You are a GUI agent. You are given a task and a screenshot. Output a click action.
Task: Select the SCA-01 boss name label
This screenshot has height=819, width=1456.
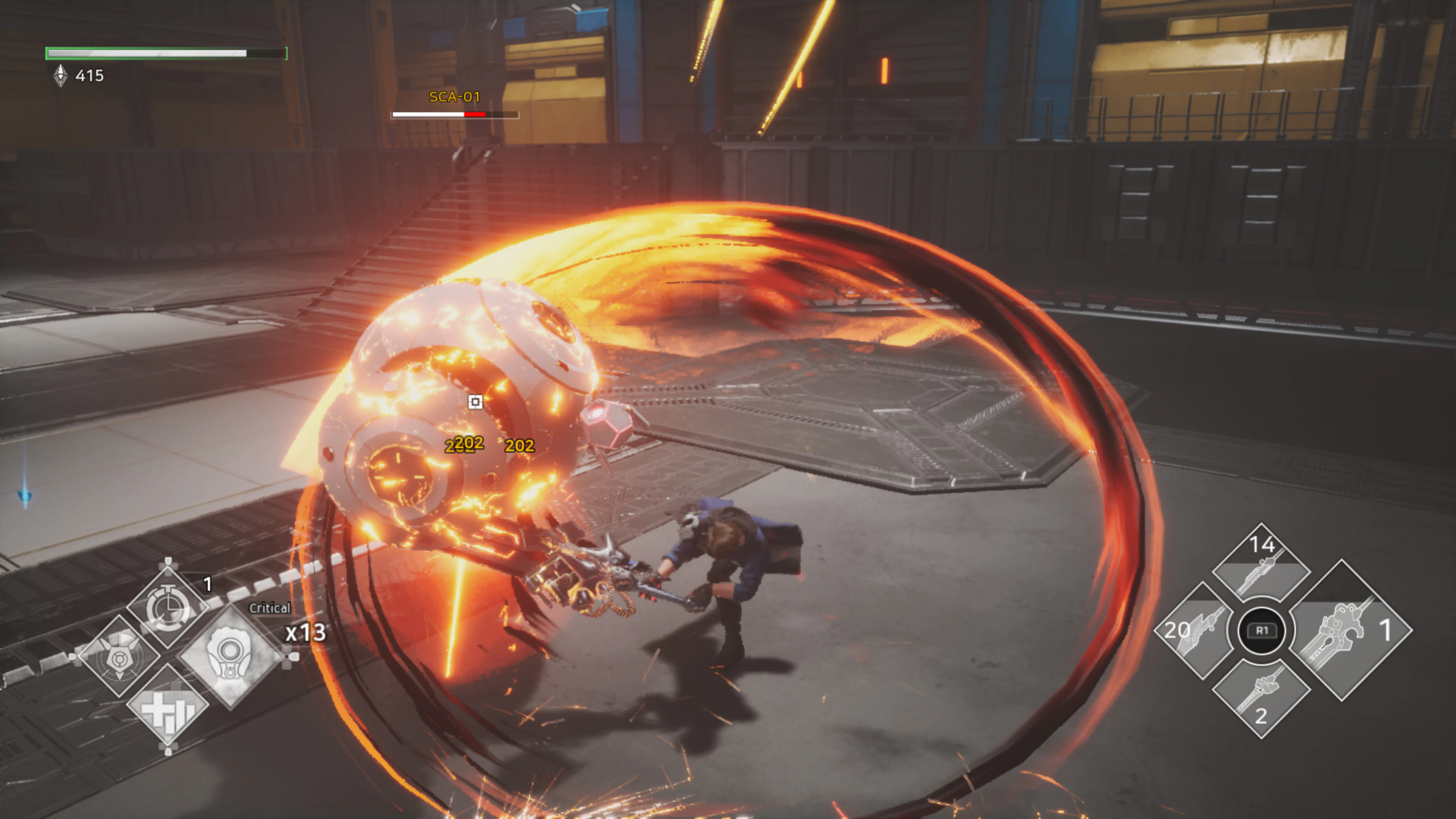(454, 97)
